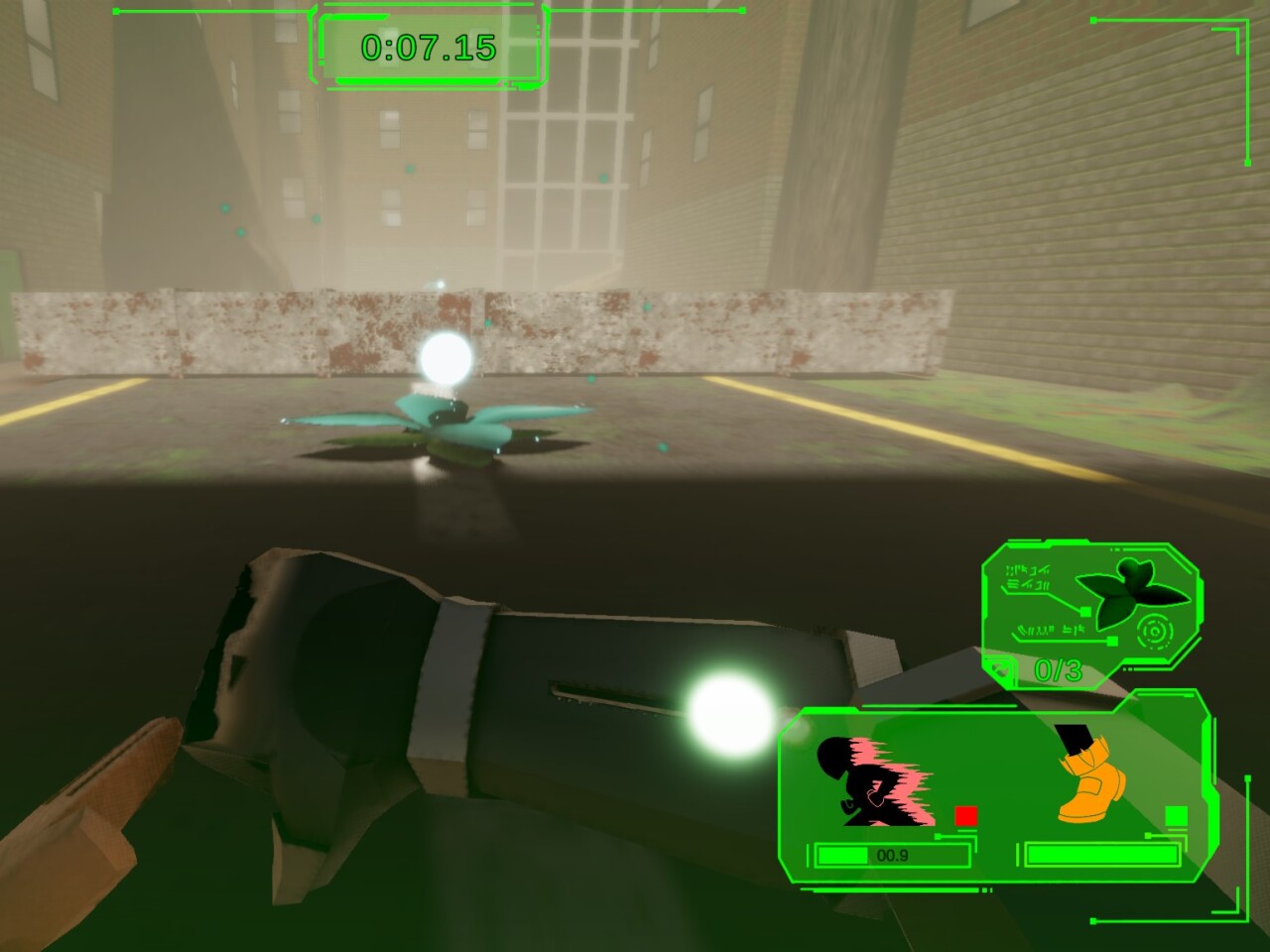Click the flower collectible tracker icon
Image resolution: width=1270 pixels, height=952 pixels.
[x=1133, y=593]
